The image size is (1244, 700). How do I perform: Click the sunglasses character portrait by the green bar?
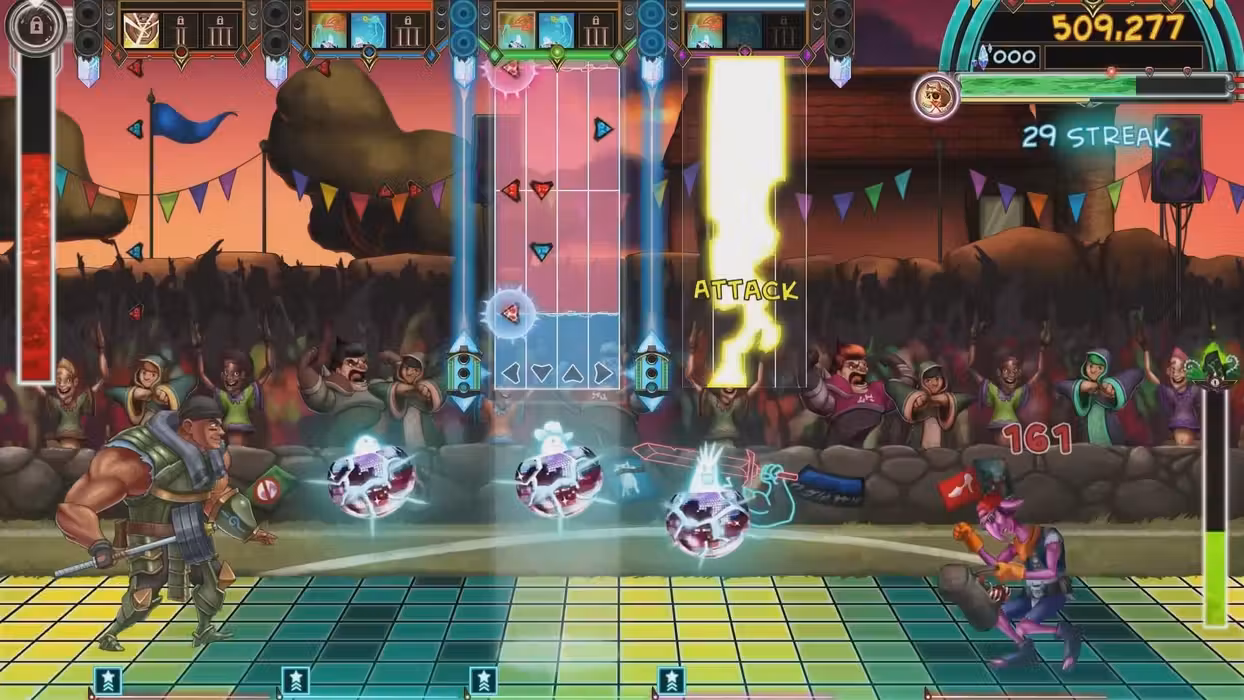click(935, 97)
